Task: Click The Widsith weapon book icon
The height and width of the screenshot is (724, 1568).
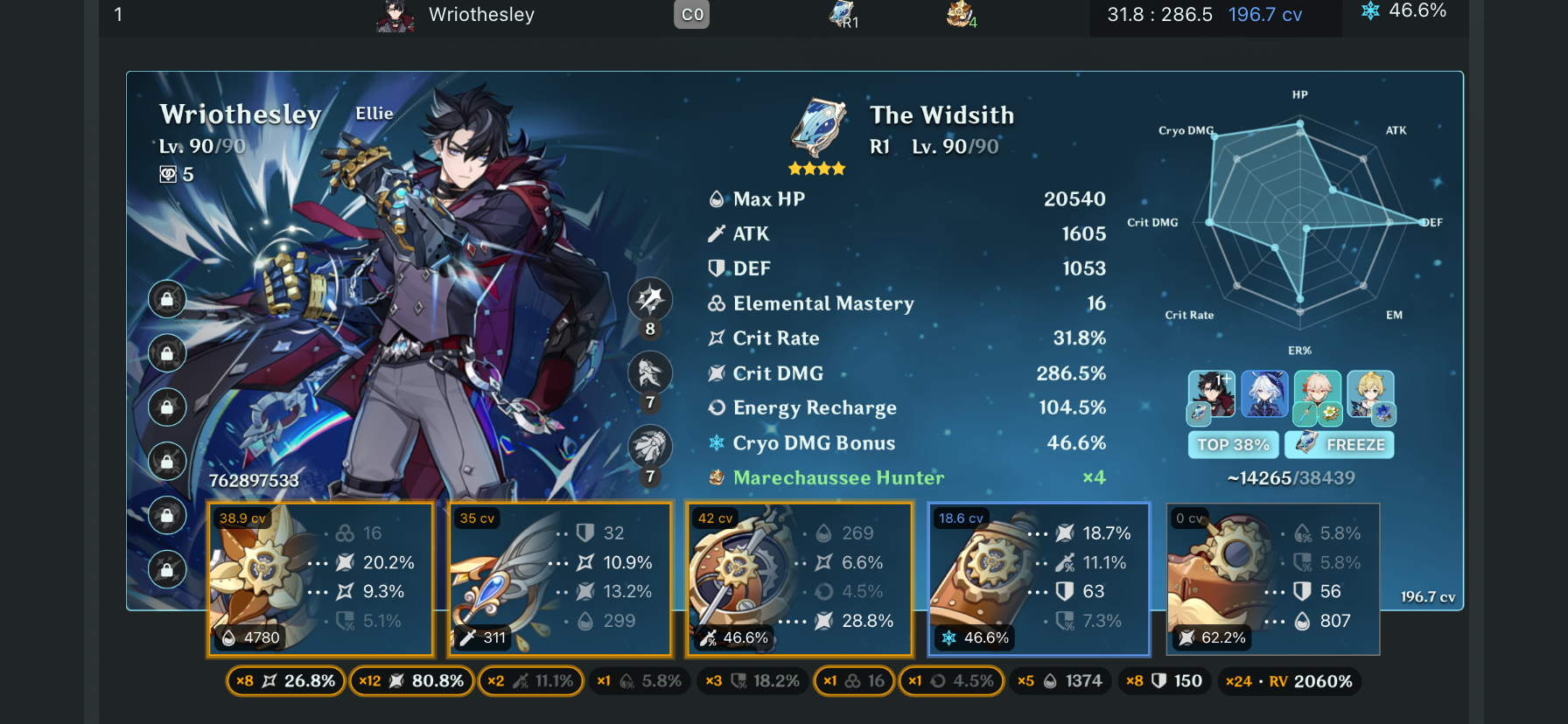Action: pos(816,128)
